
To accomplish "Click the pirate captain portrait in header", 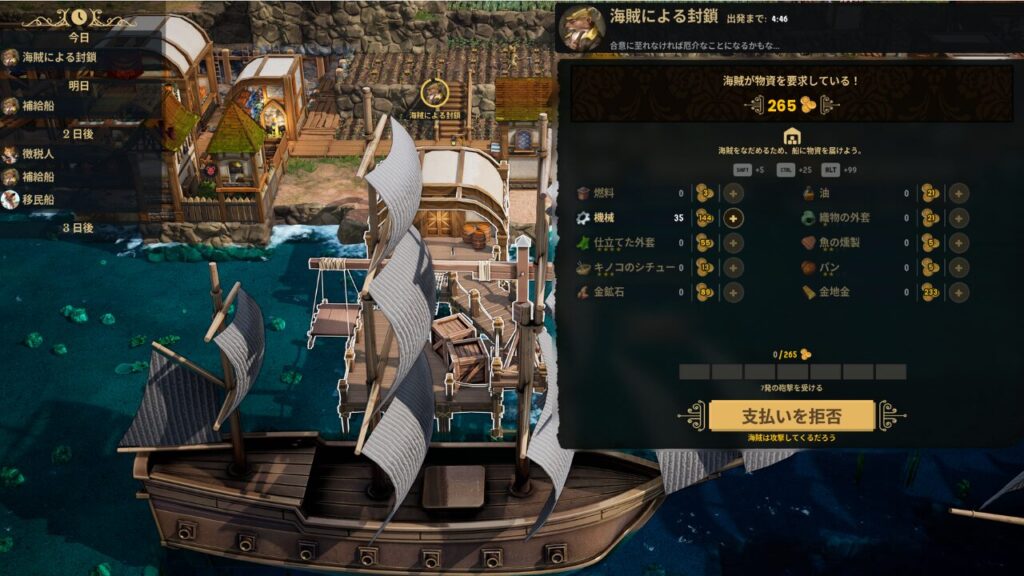I will [581, 27].
